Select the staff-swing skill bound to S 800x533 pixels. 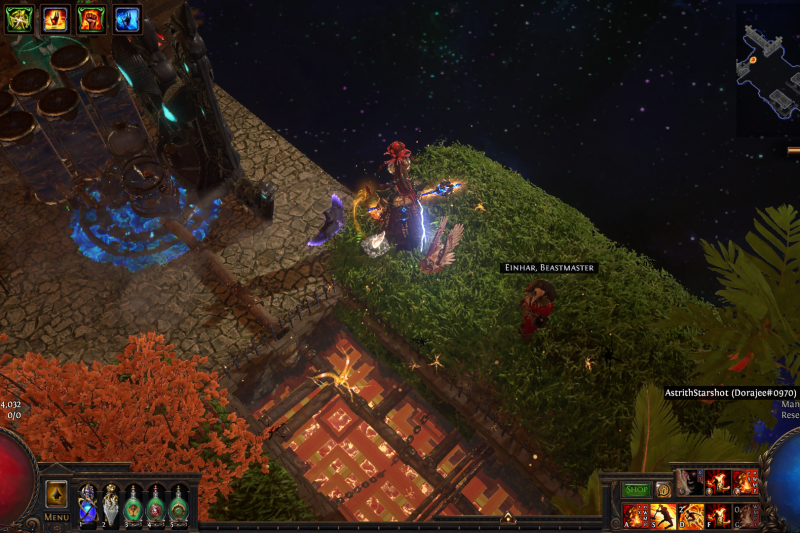663,515
